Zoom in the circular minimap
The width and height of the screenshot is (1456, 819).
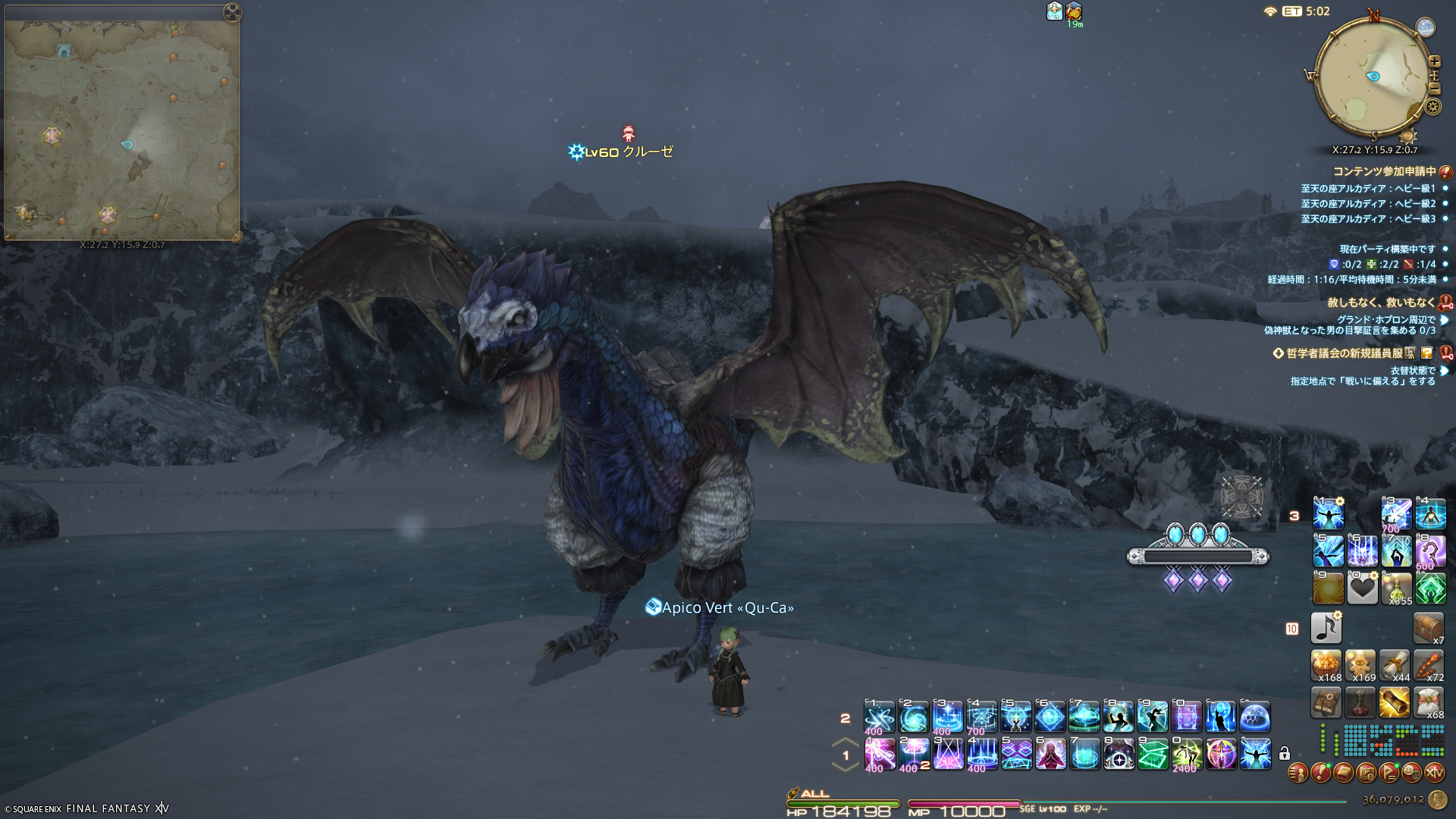coord(1434,61)
